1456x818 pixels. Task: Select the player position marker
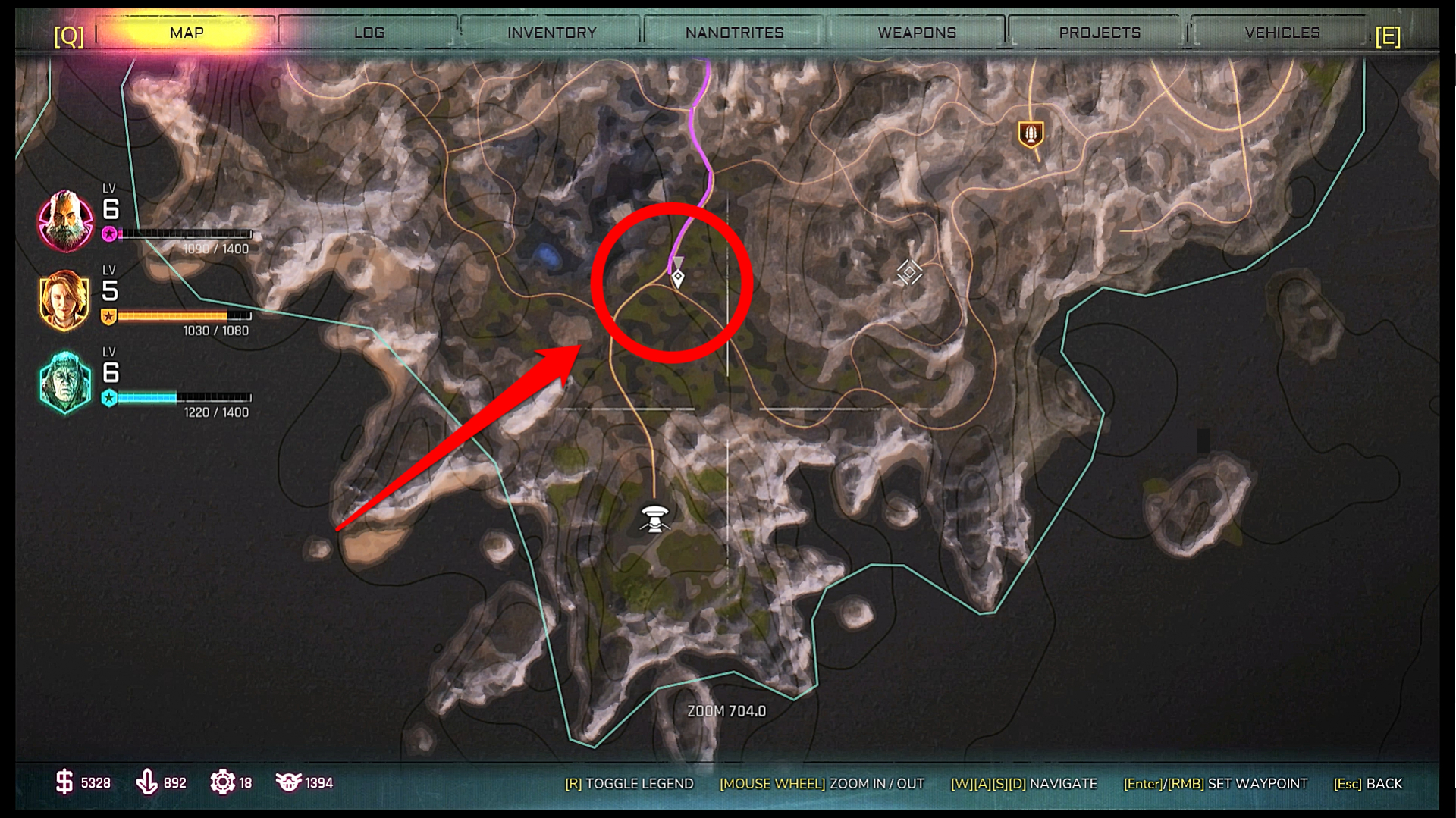click(678, 277)
